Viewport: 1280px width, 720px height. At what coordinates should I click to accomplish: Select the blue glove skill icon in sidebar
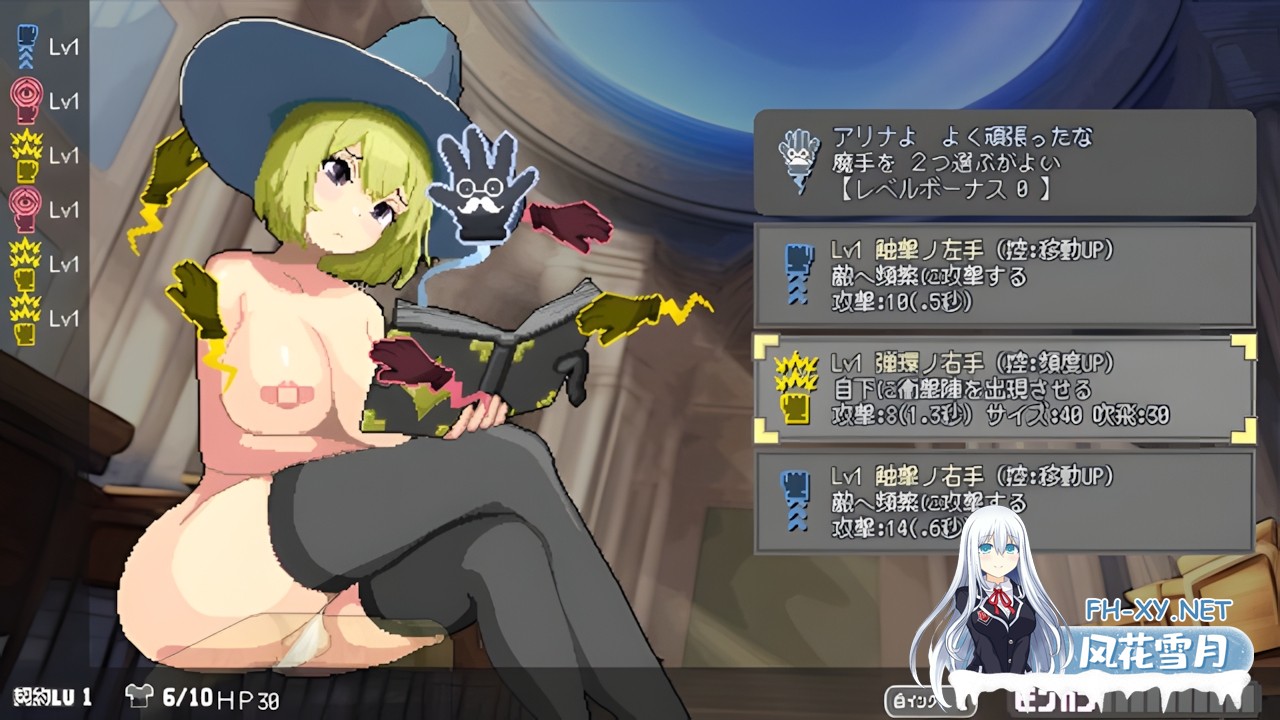(25, 45)
